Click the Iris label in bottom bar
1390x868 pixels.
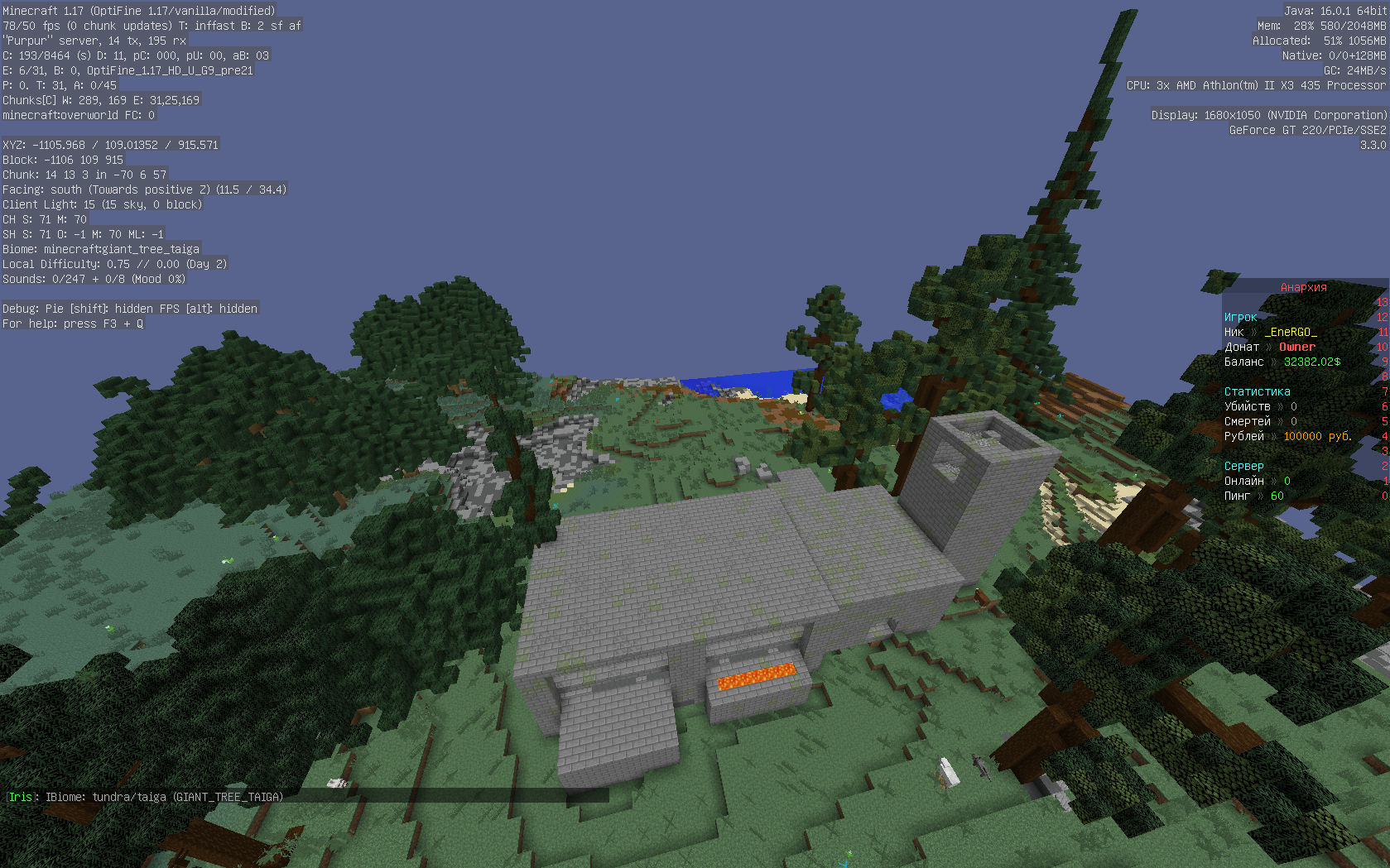[20, 797]
